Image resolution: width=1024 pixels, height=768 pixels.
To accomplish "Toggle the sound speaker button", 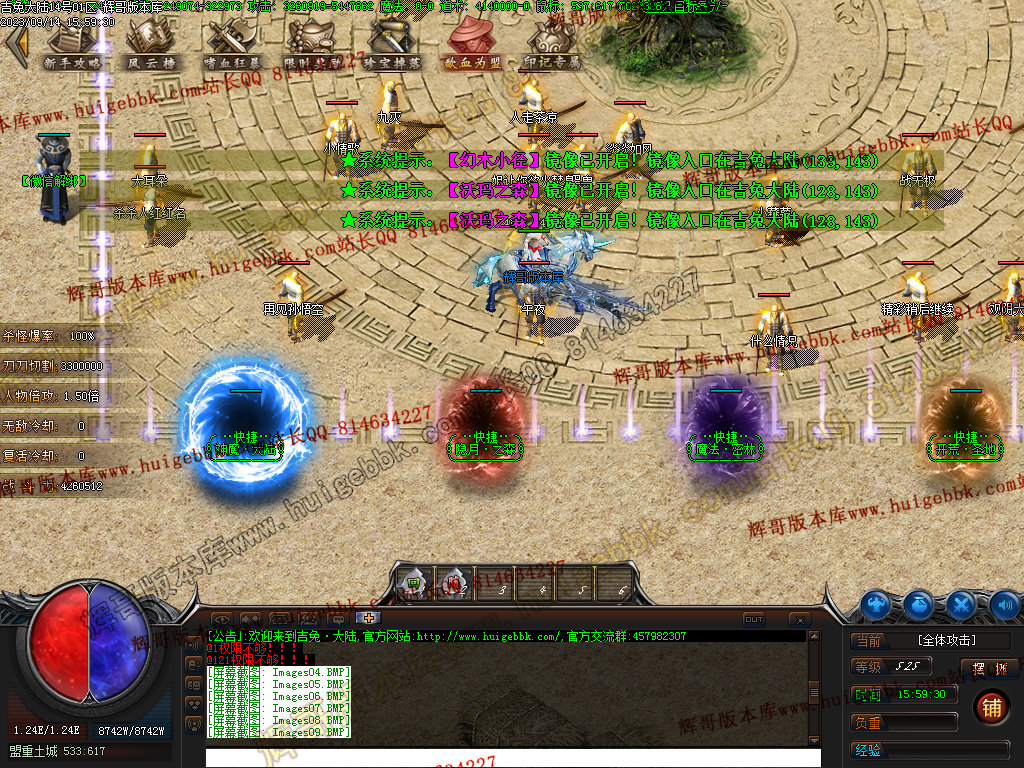I will click(x=1004, y=604).
